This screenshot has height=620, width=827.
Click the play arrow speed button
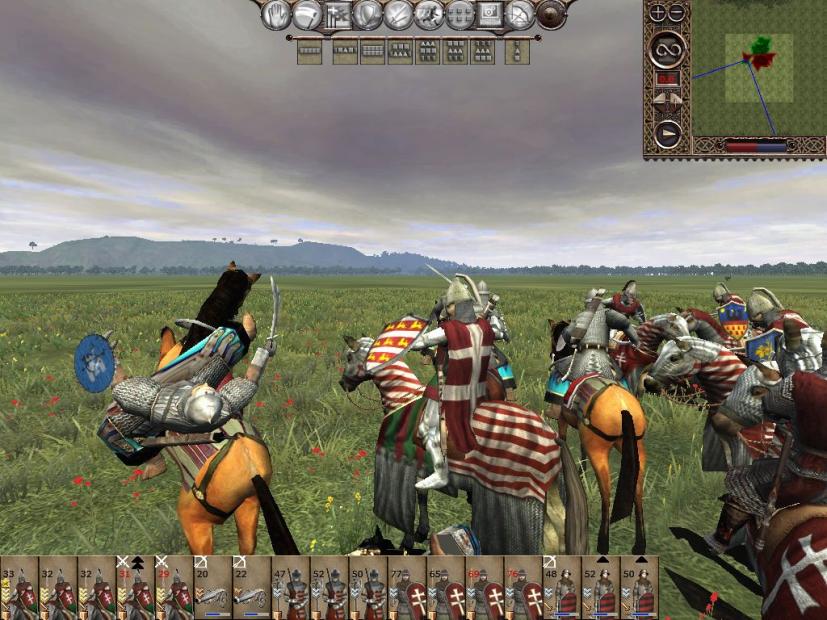click(667, 133)
